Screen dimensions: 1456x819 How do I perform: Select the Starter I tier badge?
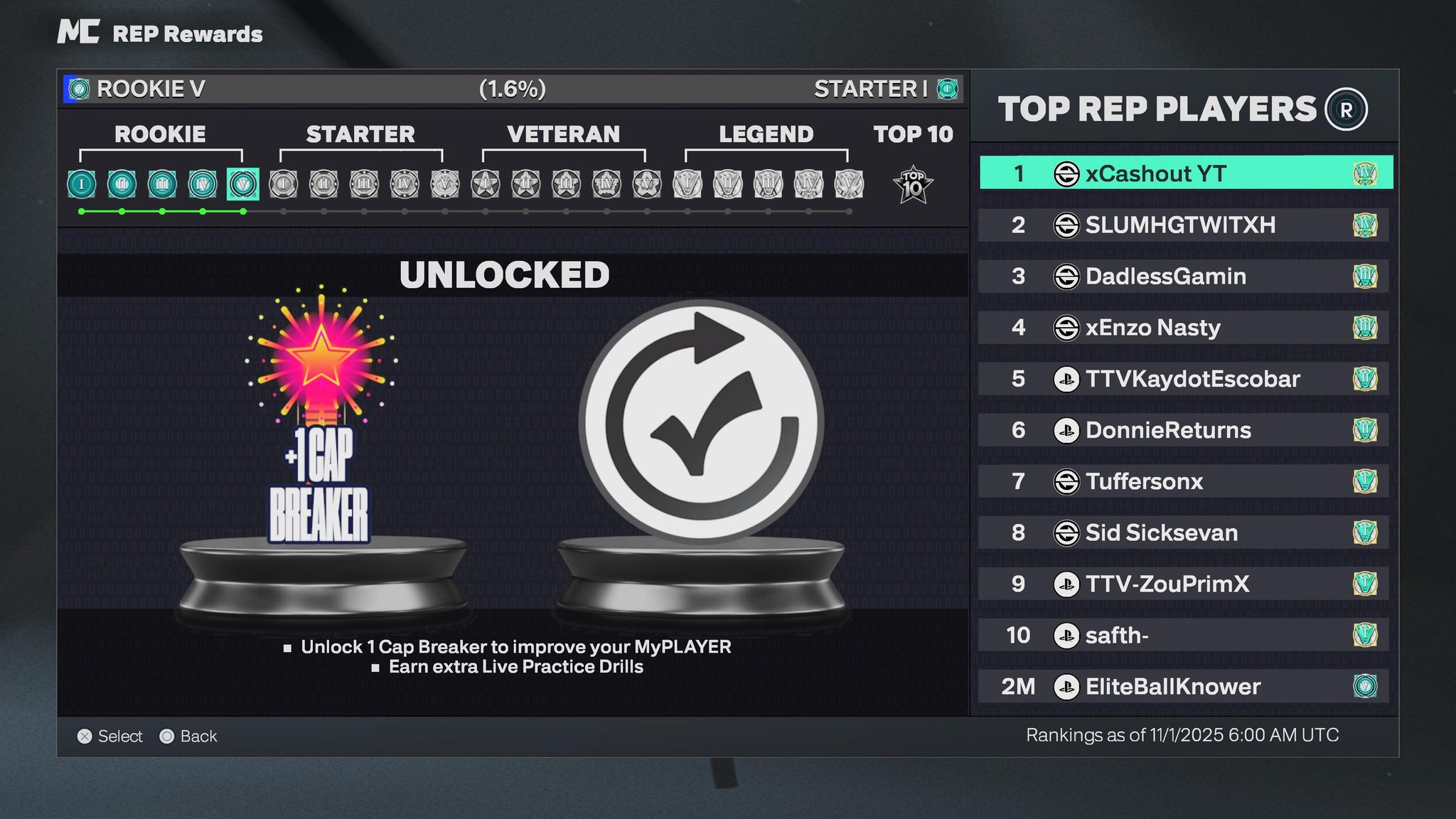coord(284,184)
